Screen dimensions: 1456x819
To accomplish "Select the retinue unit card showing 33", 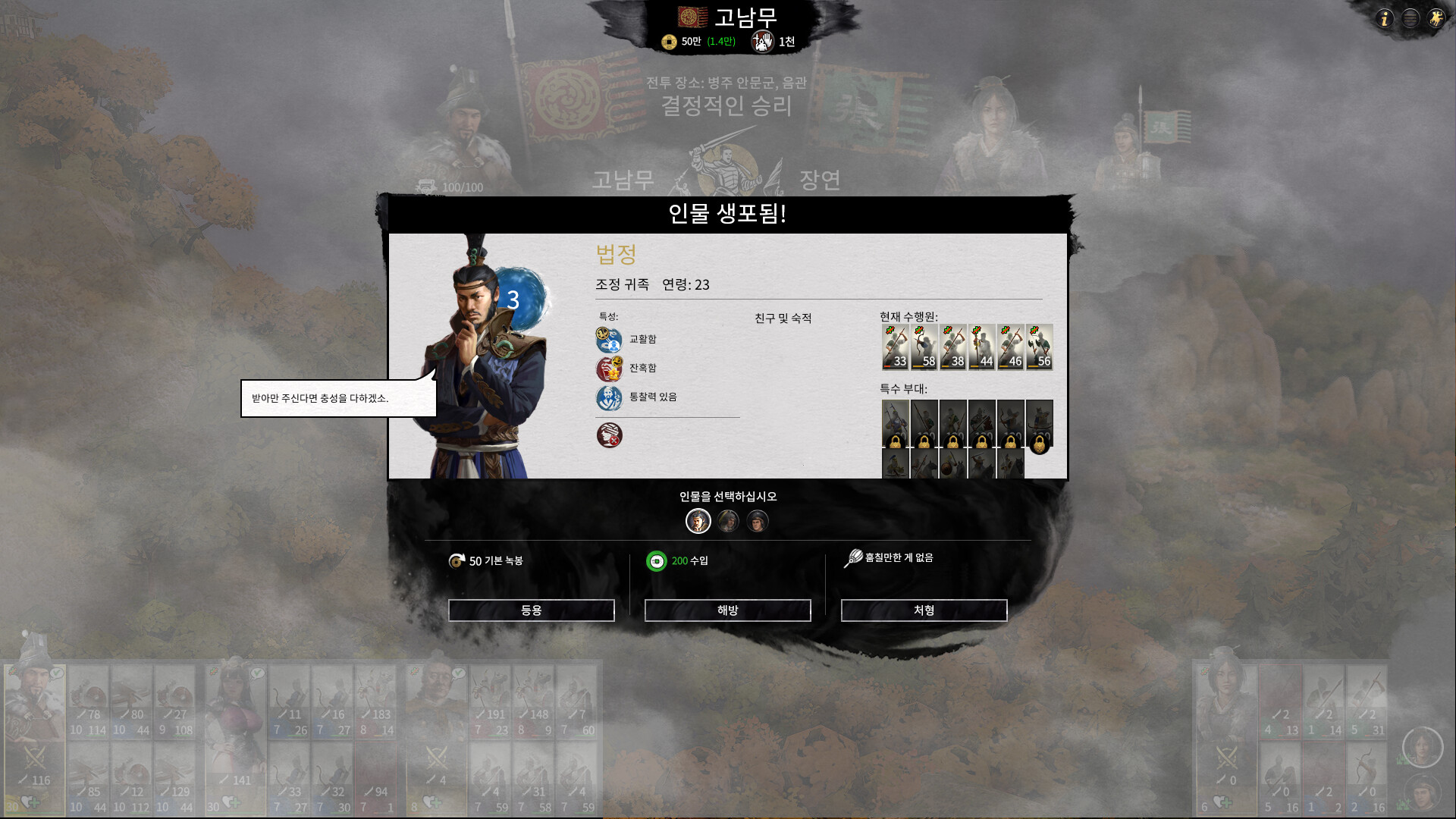I will 895,347.
